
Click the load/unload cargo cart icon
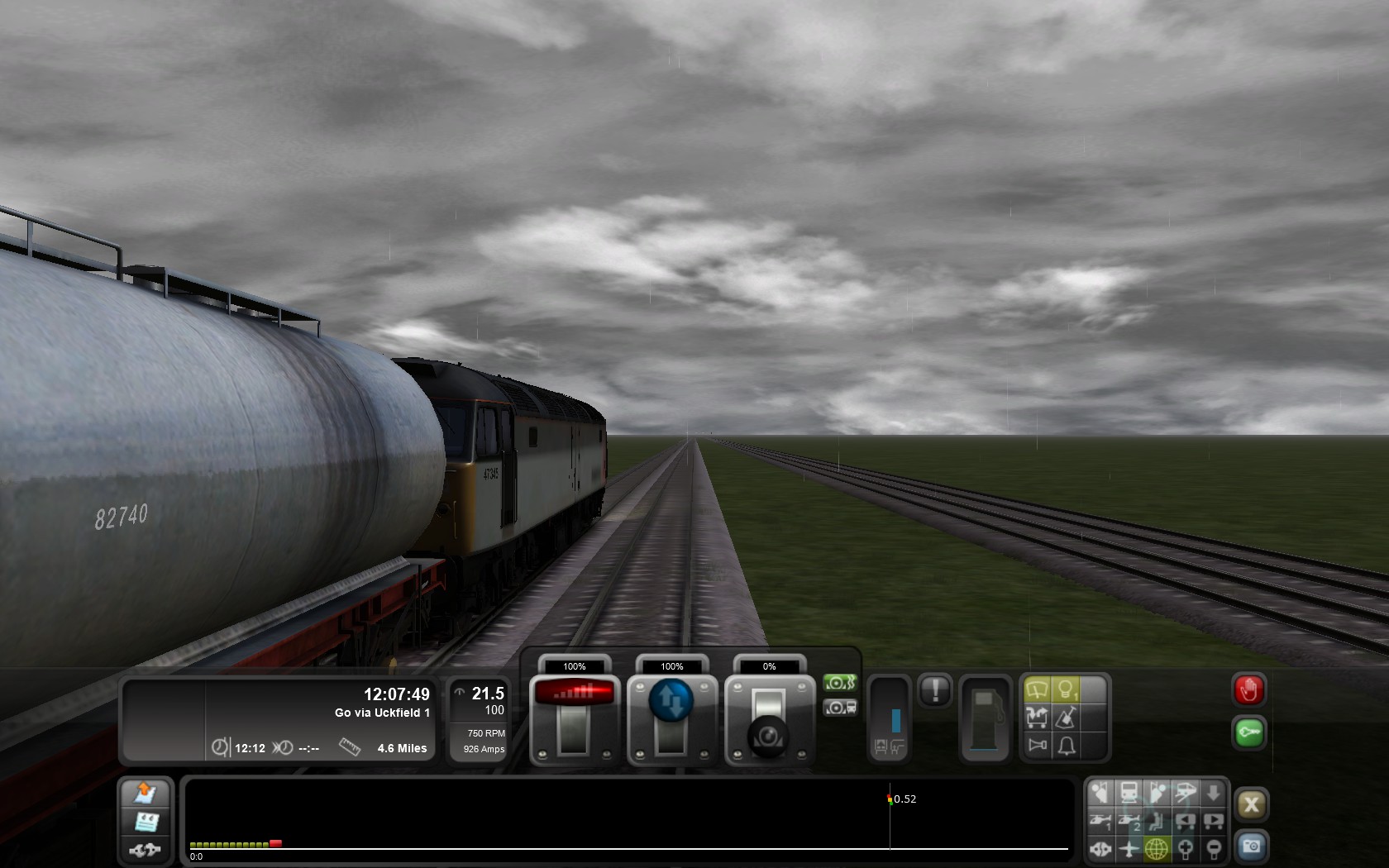point(1037,718)
